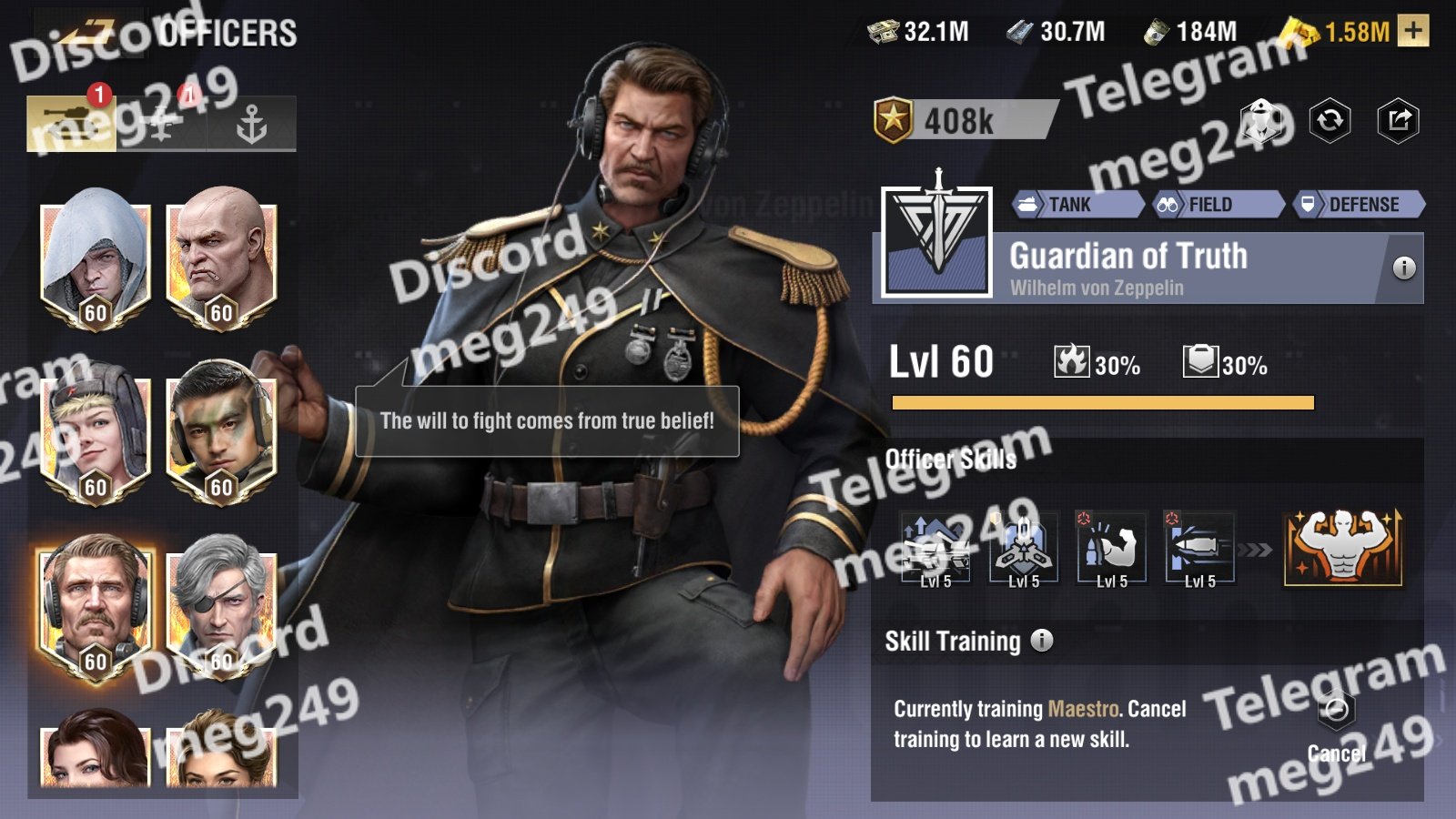Switch to the aircraft officers tab
Screen dimensions: 1456x819
click(x=161, y=123)
